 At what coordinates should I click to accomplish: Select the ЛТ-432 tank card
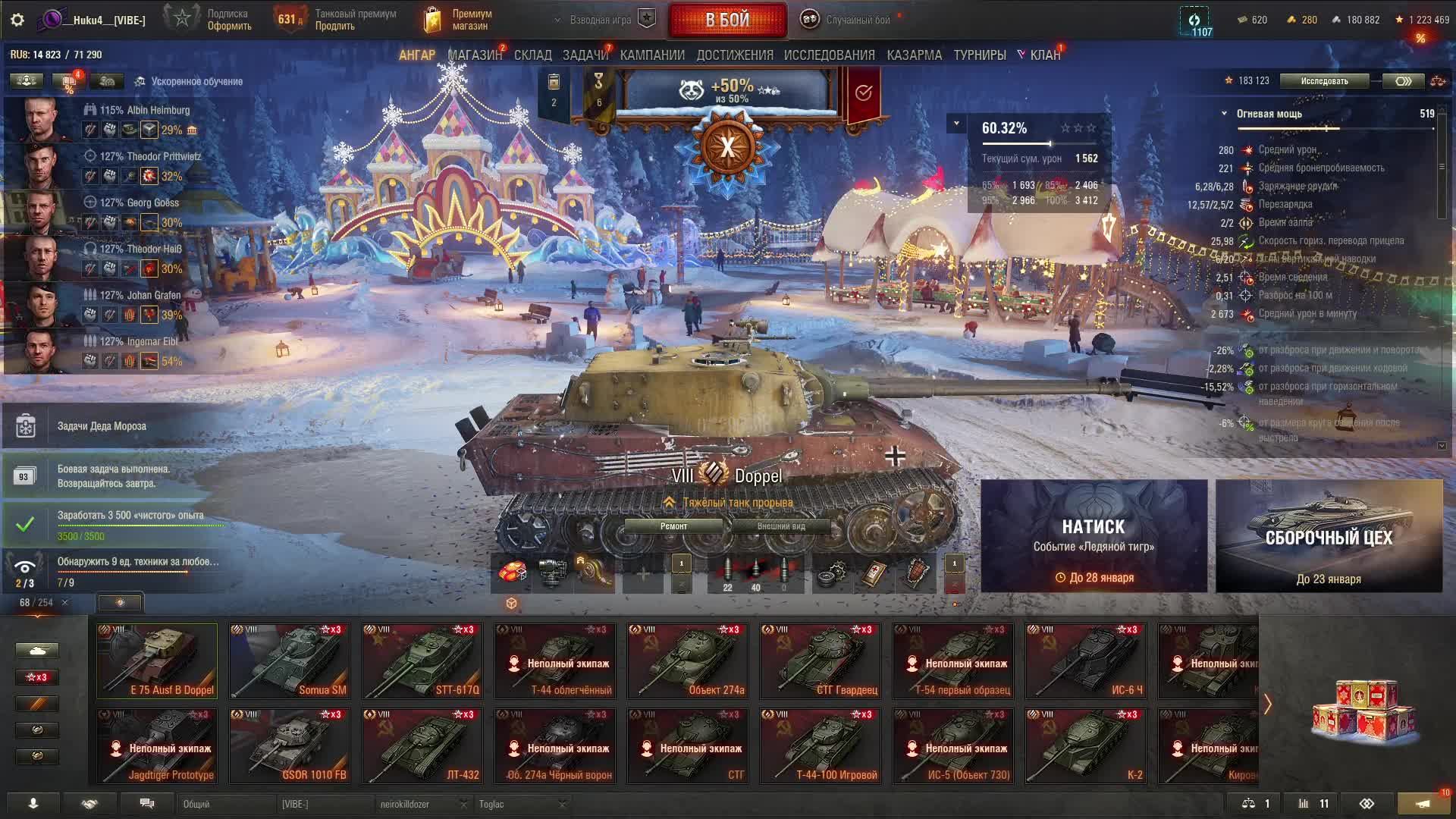[x=422, y=745]
